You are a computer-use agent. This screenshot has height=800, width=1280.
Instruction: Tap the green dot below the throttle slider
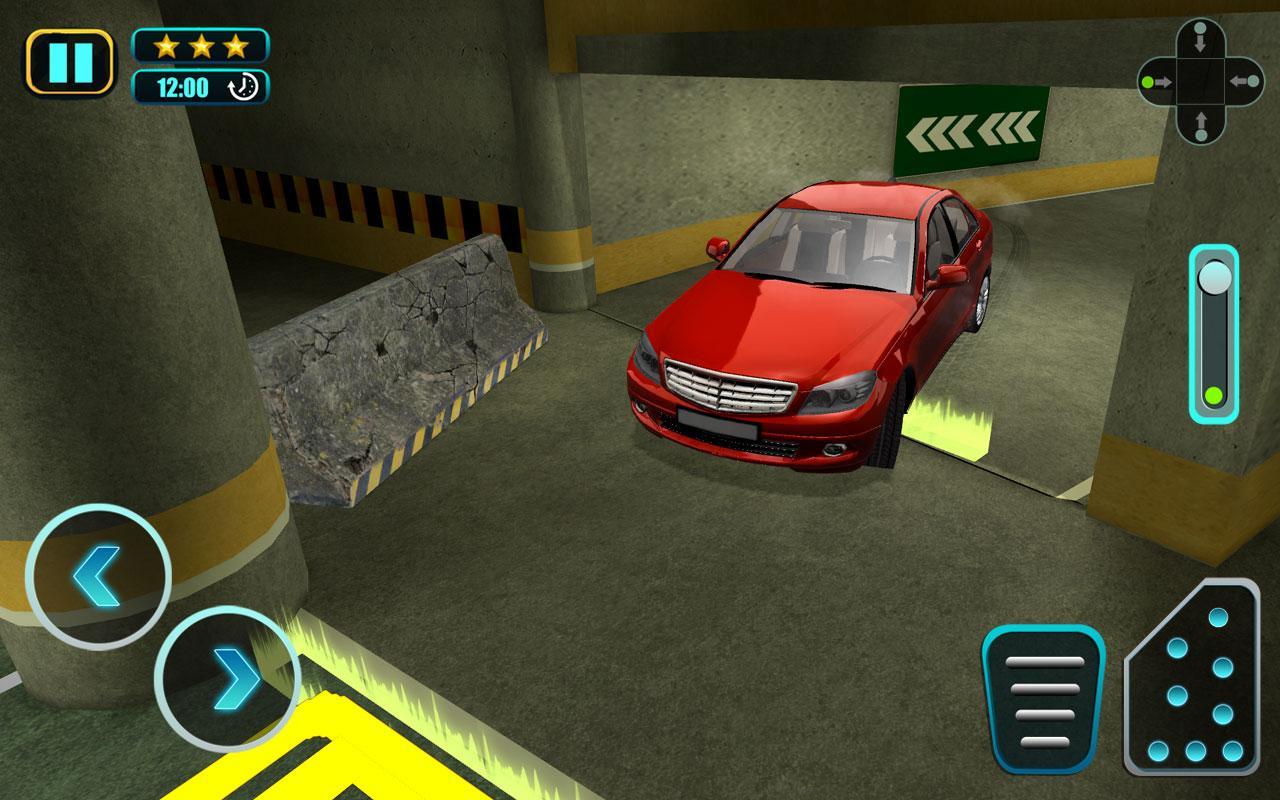pos(1213,393)
